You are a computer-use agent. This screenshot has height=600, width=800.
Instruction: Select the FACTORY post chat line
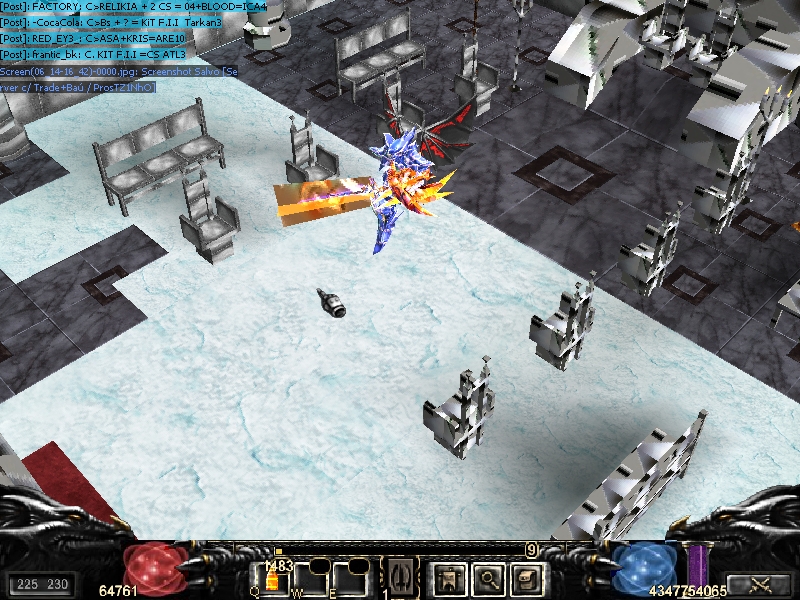[x=134, y=7]
